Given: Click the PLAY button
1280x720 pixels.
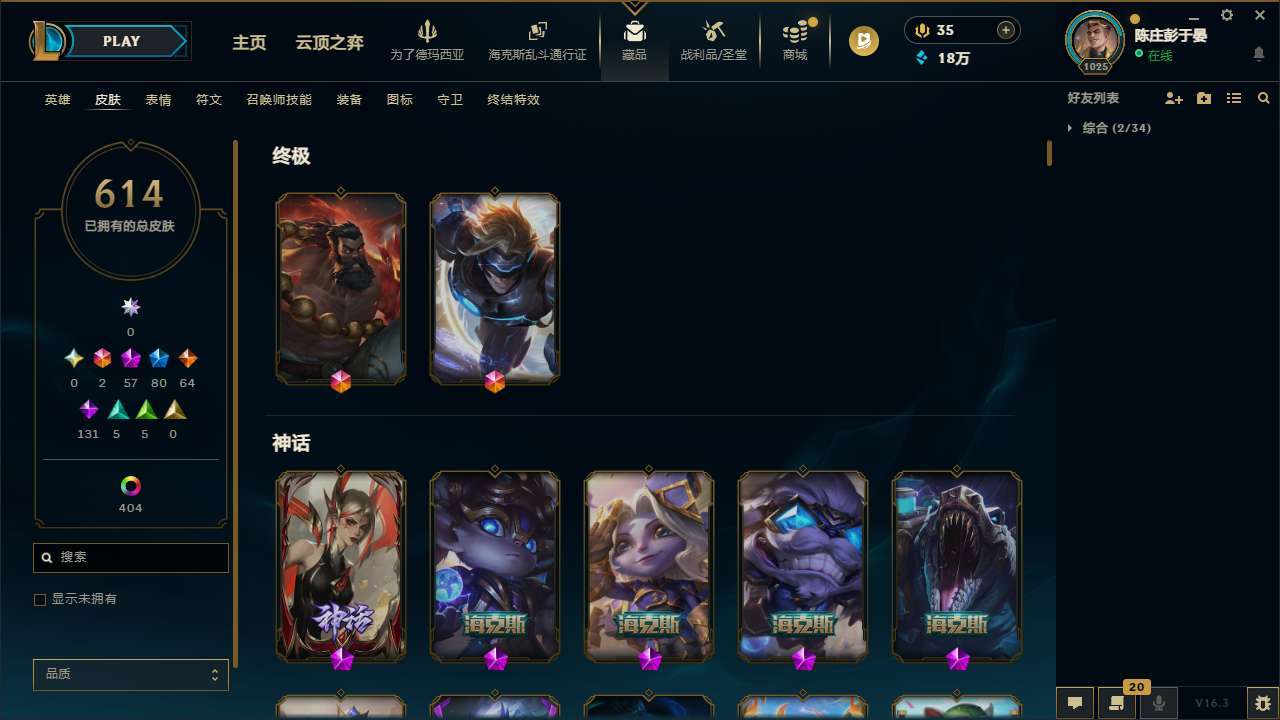Looking at the screenshot, I should [x=120, y=41].
